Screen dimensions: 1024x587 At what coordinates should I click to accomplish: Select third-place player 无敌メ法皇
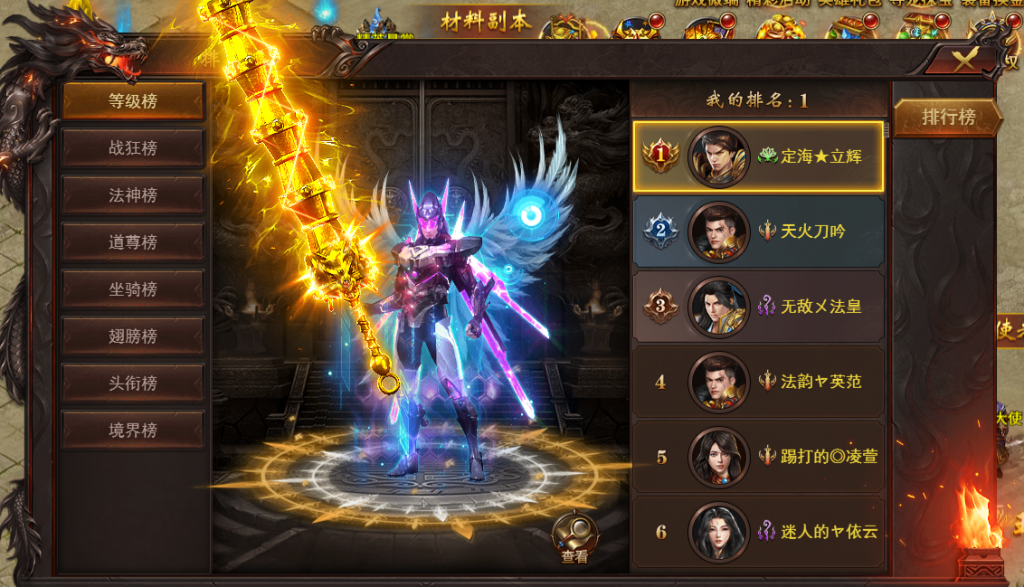click(x=758, y=307)
